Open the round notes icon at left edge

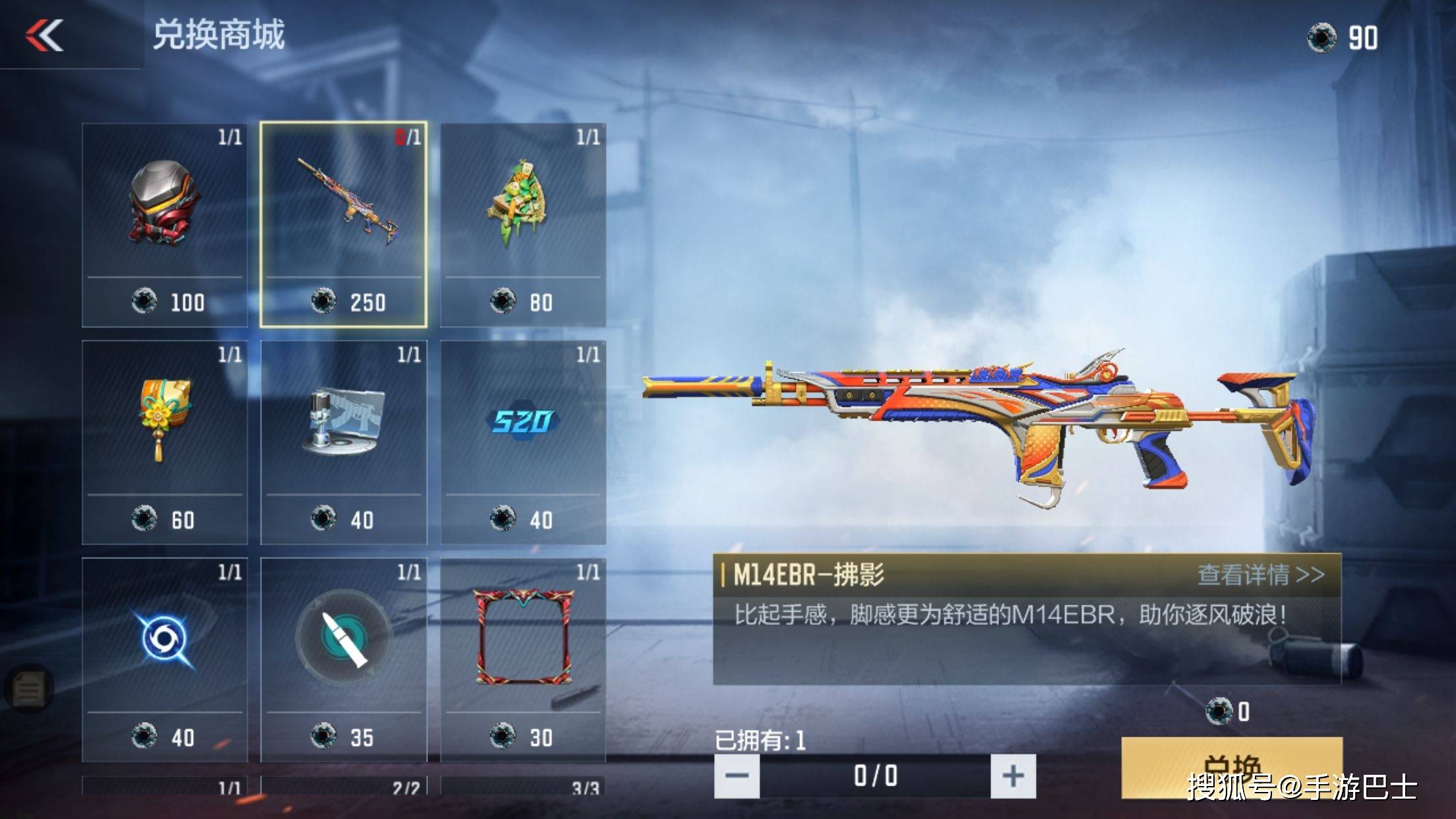coord(28,689)
